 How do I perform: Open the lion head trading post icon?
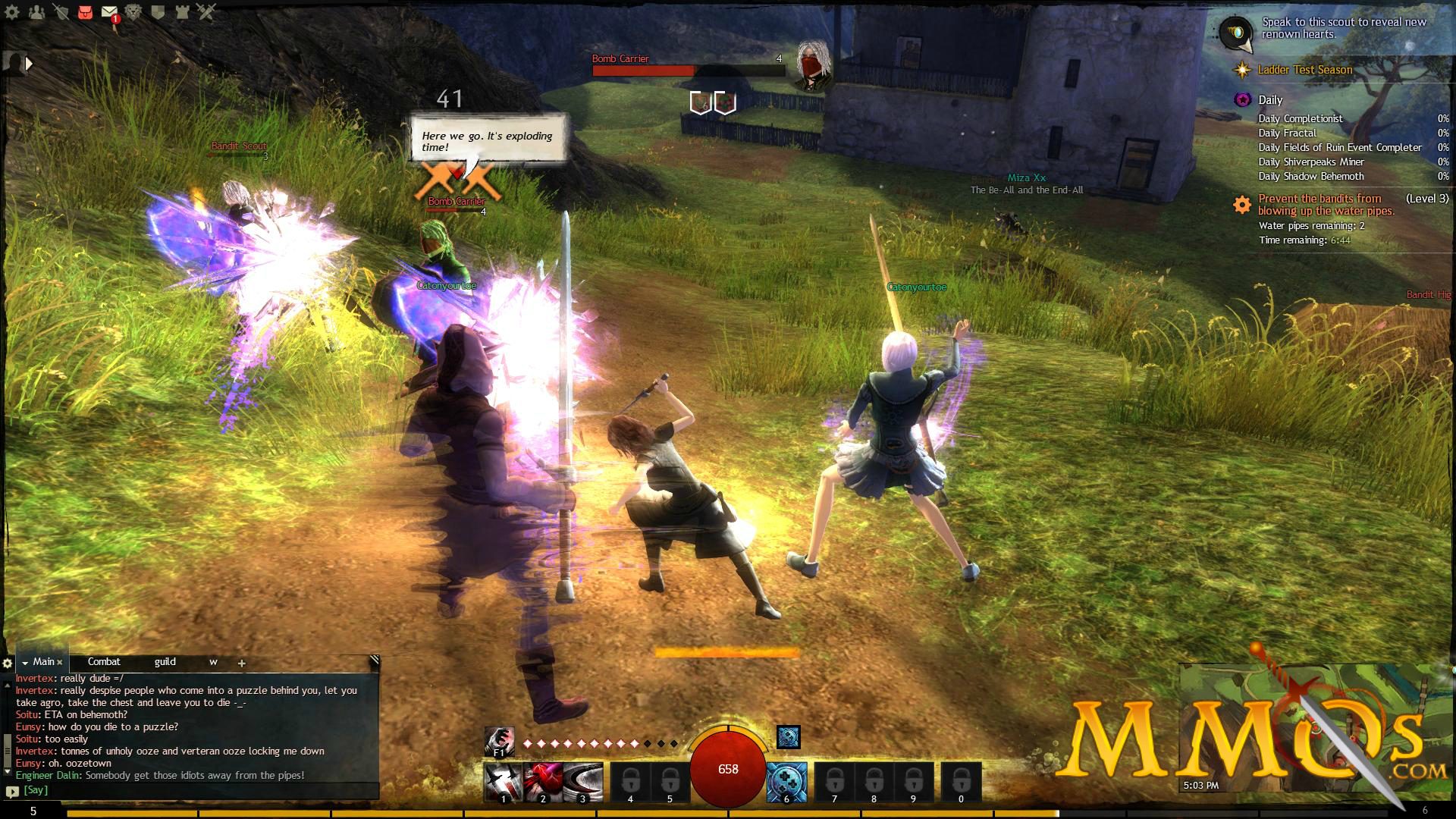click(133, 12)
